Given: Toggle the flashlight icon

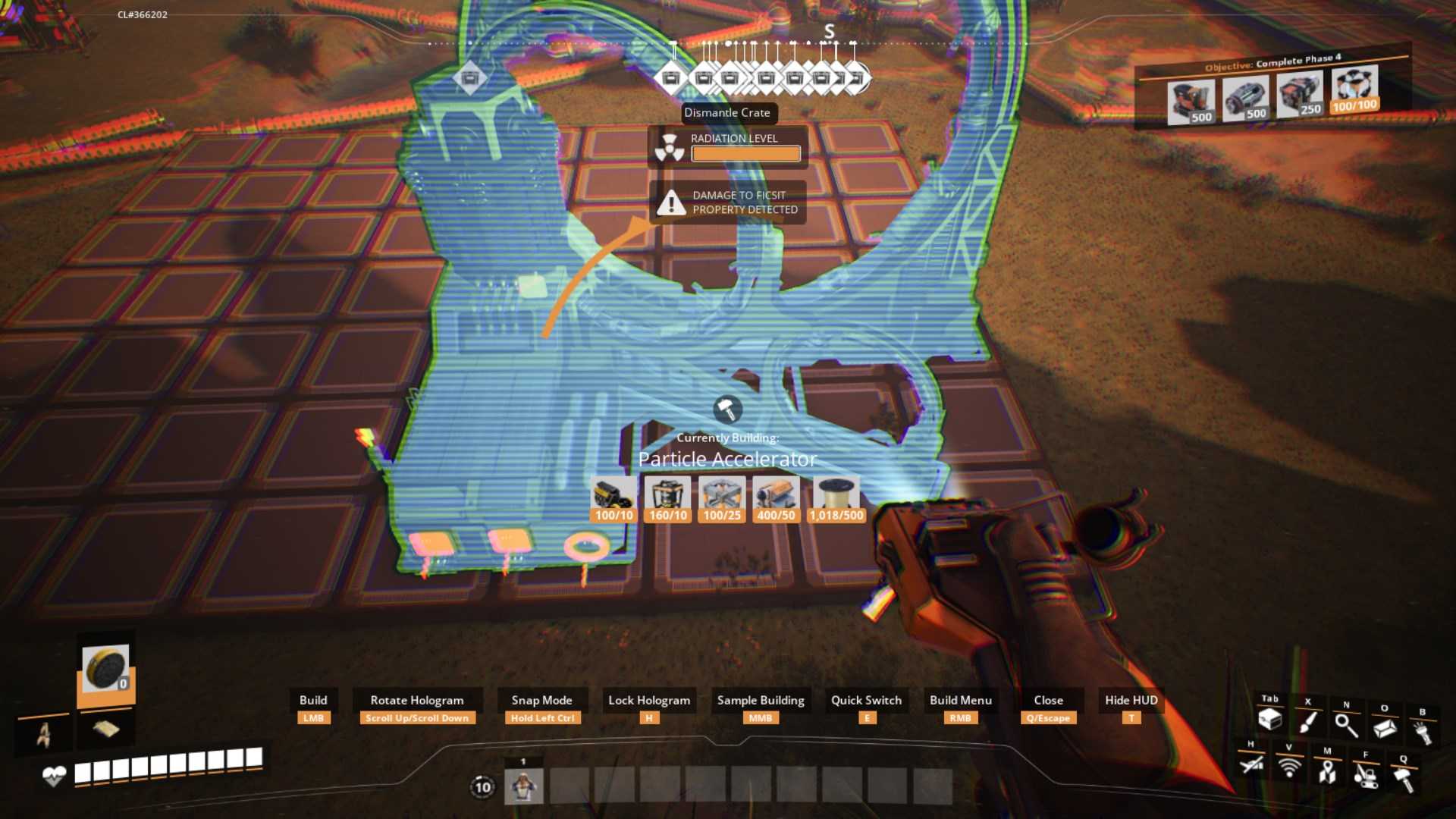Looking at the screenshot, I should (1422, 733).
